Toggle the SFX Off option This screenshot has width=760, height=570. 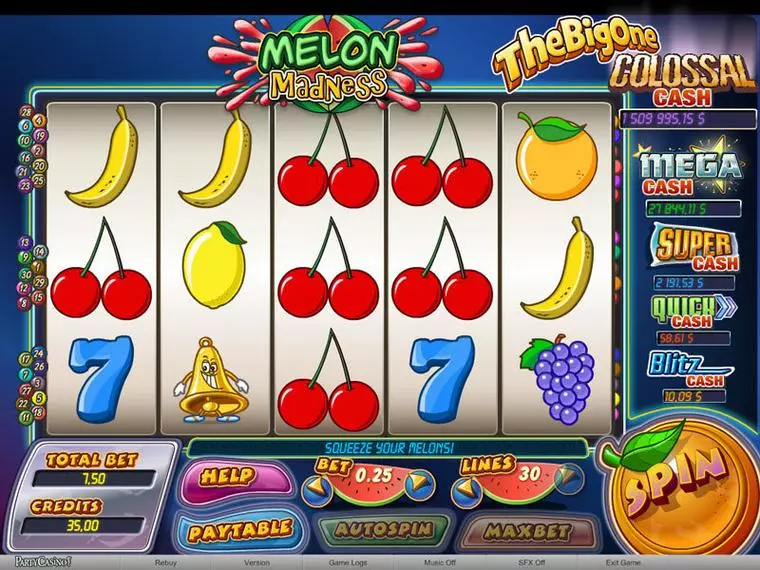point(530,563)
